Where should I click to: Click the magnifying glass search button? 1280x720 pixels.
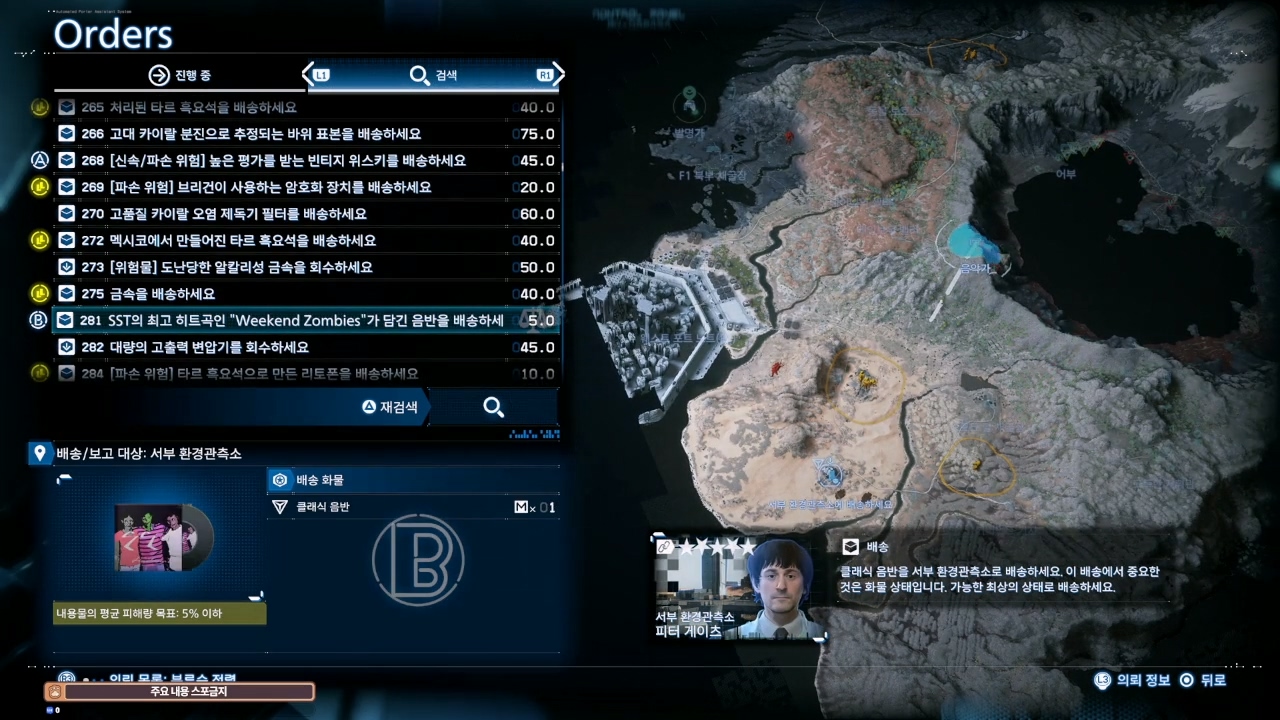pos(493,407)
